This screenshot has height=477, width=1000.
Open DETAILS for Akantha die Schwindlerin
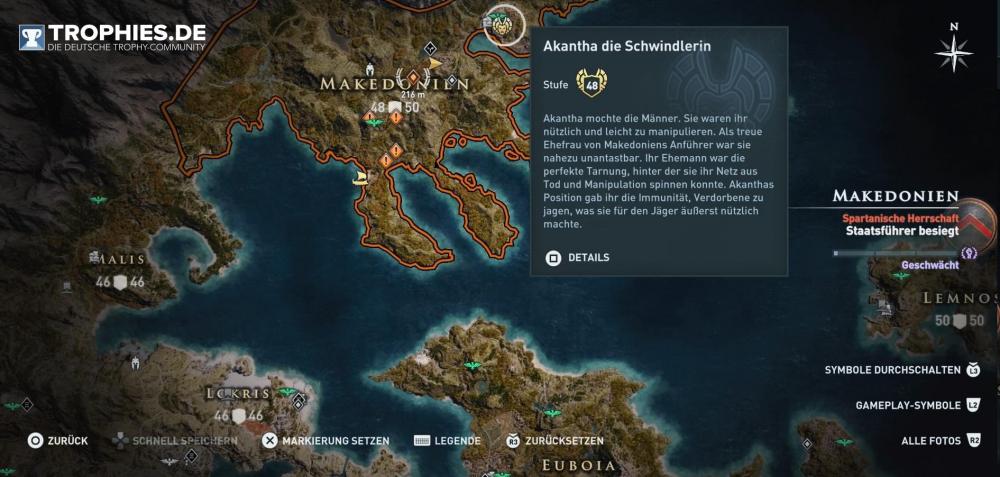click(577, 257)
